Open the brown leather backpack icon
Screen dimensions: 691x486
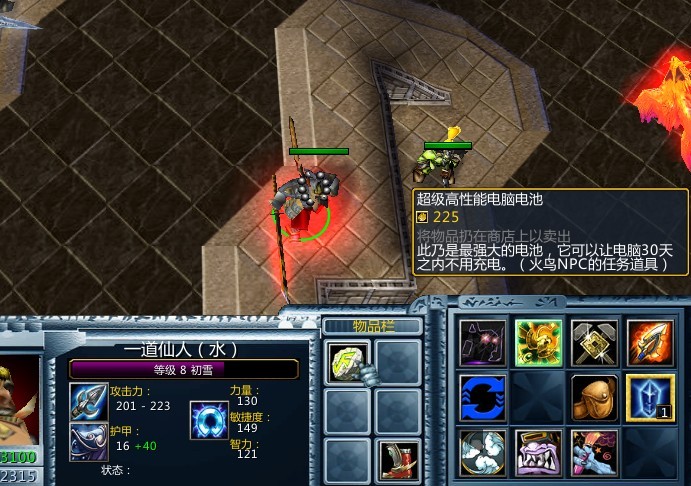point(594,397)
